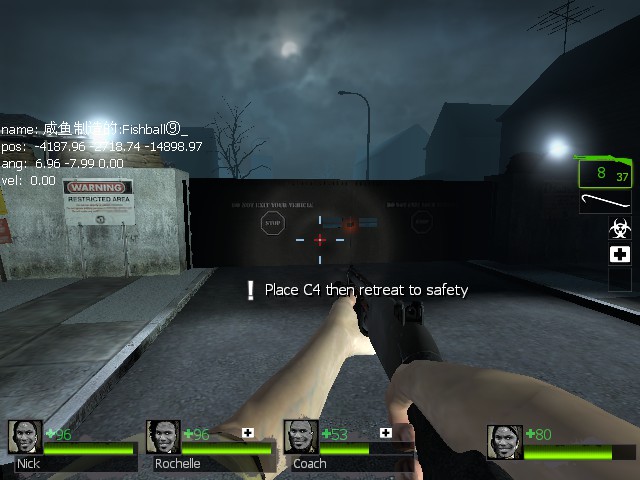Image resolution: width=640 pixels, height=480 pixels.
Task: Select the primary shotgun weapon slot
Action: pos(605,172)
